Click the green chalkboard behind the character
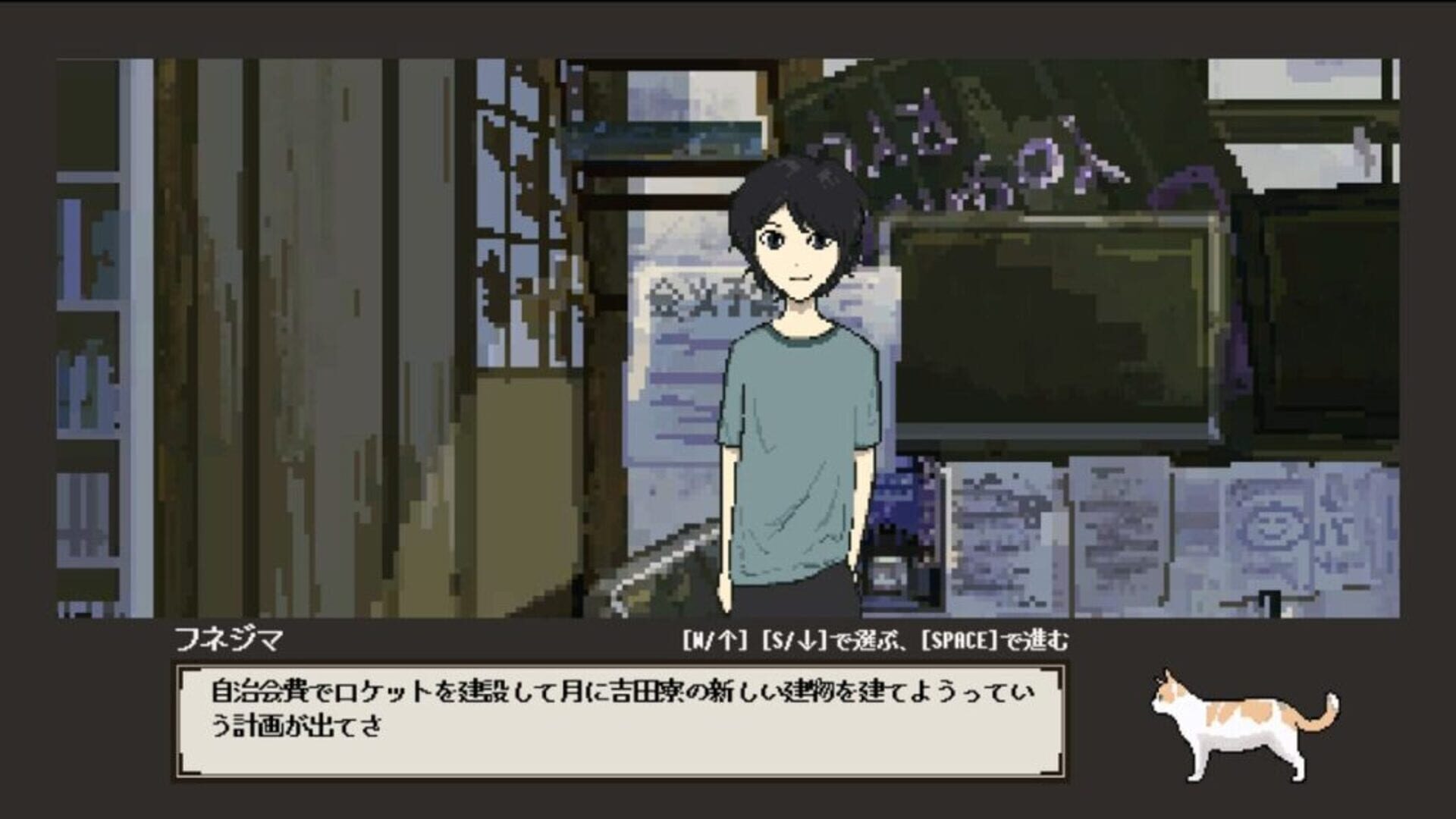 tap(1062, 326)
